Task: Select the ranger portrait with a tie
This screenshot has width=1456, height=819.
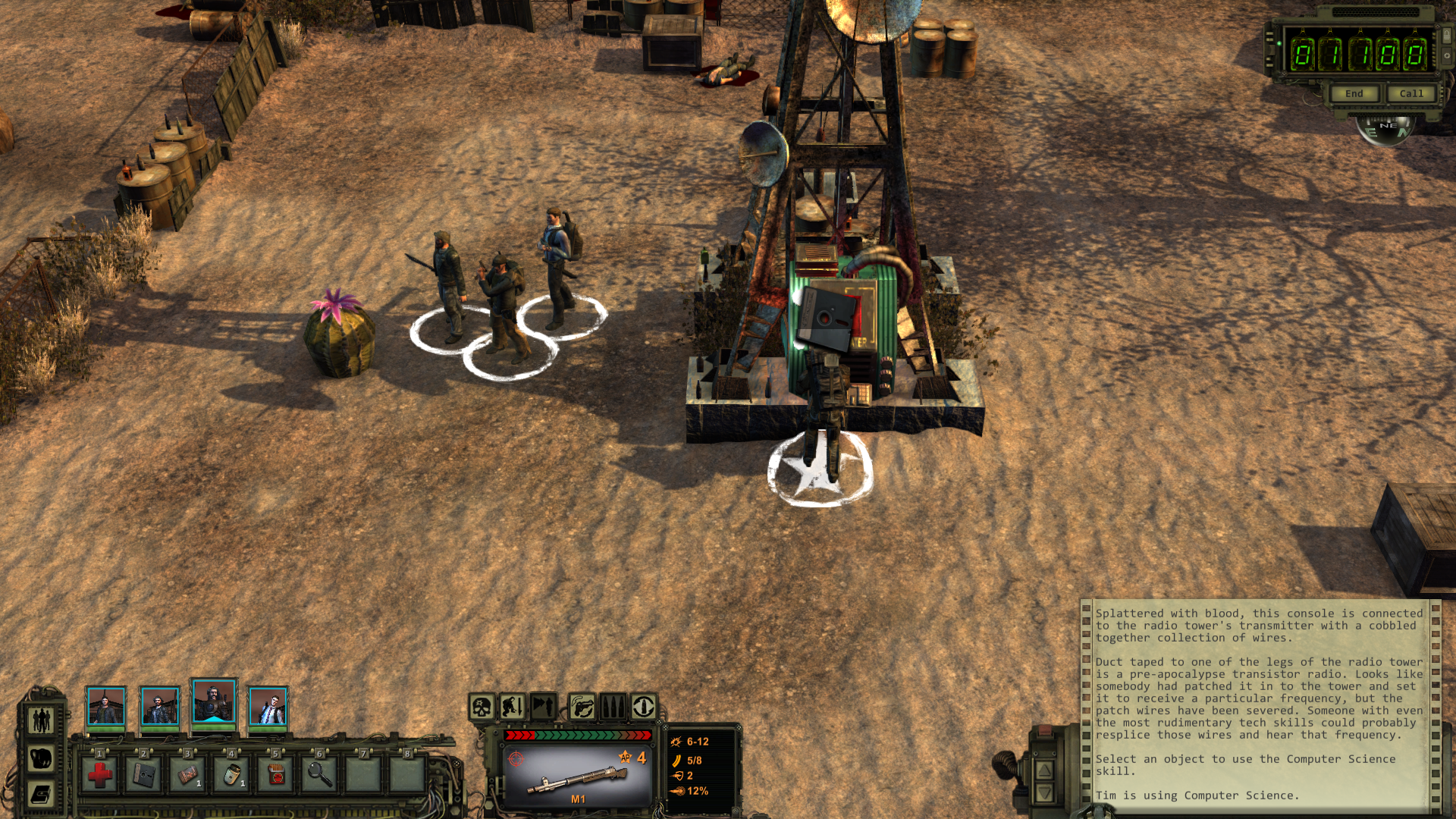Action: coord(268,708)
